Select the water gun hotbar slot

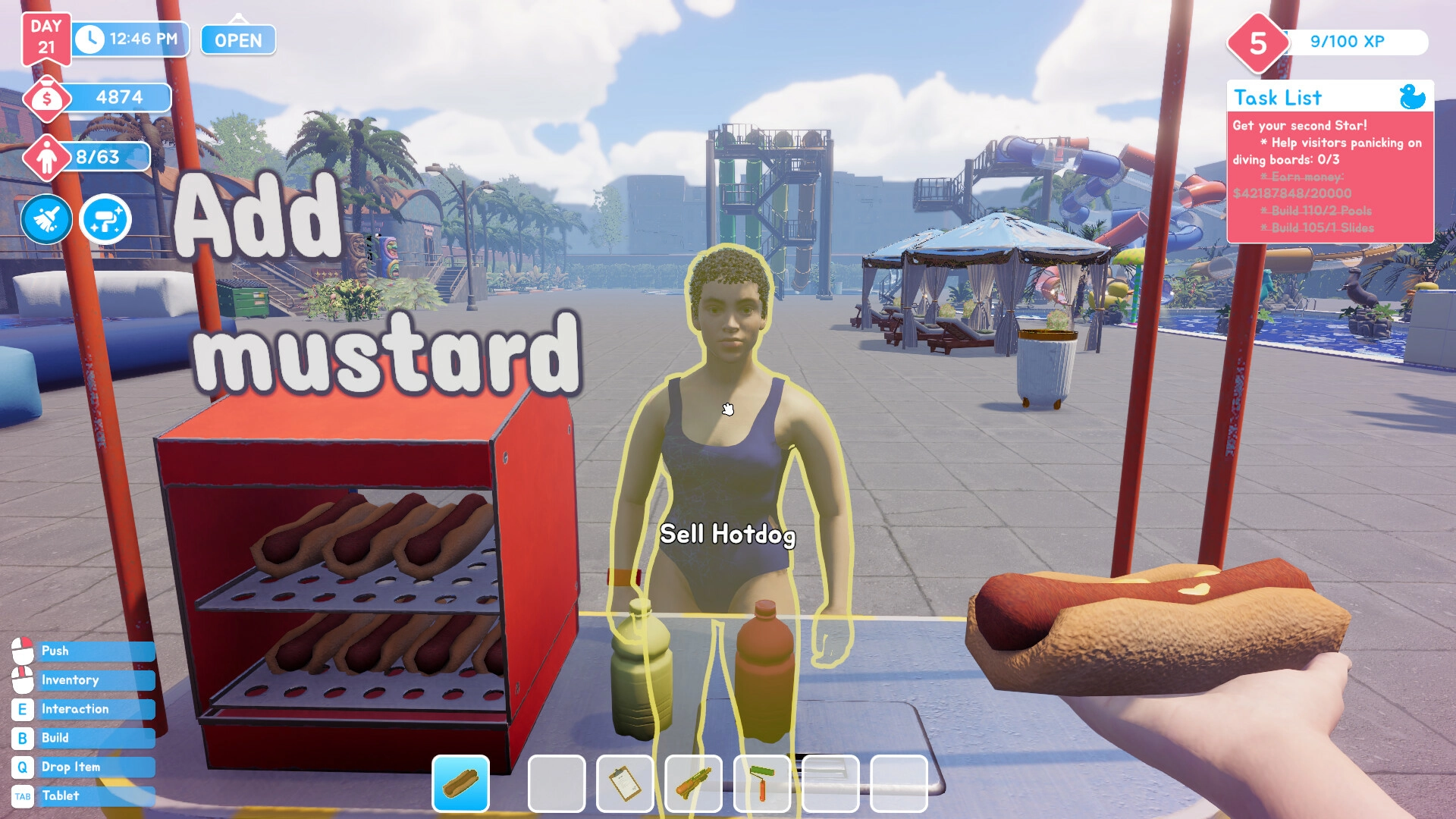693,783
